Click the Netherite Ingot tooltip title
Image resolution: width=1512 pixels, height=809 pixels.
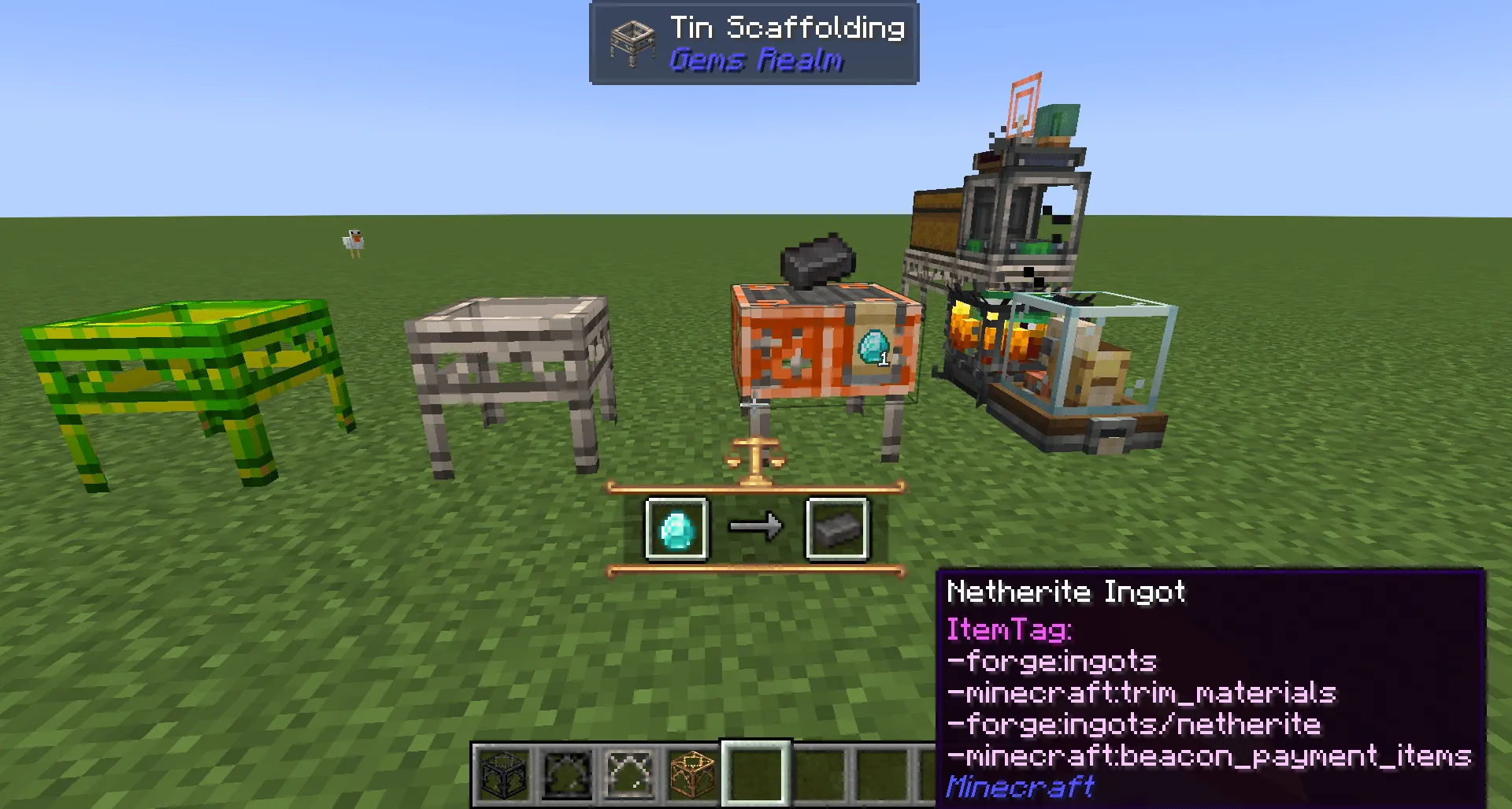pyautogui.click(x=1065, y=592)
